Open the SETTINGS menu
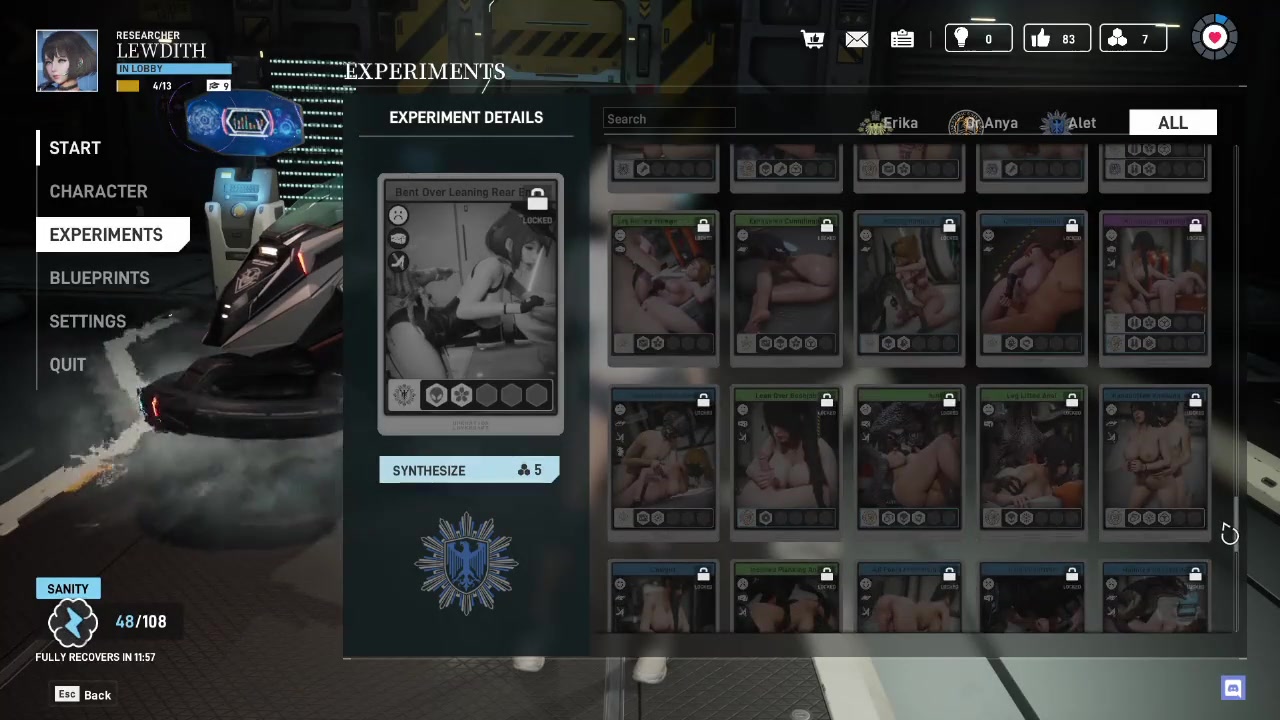1280x720 pixels. (x=87, y=321)
